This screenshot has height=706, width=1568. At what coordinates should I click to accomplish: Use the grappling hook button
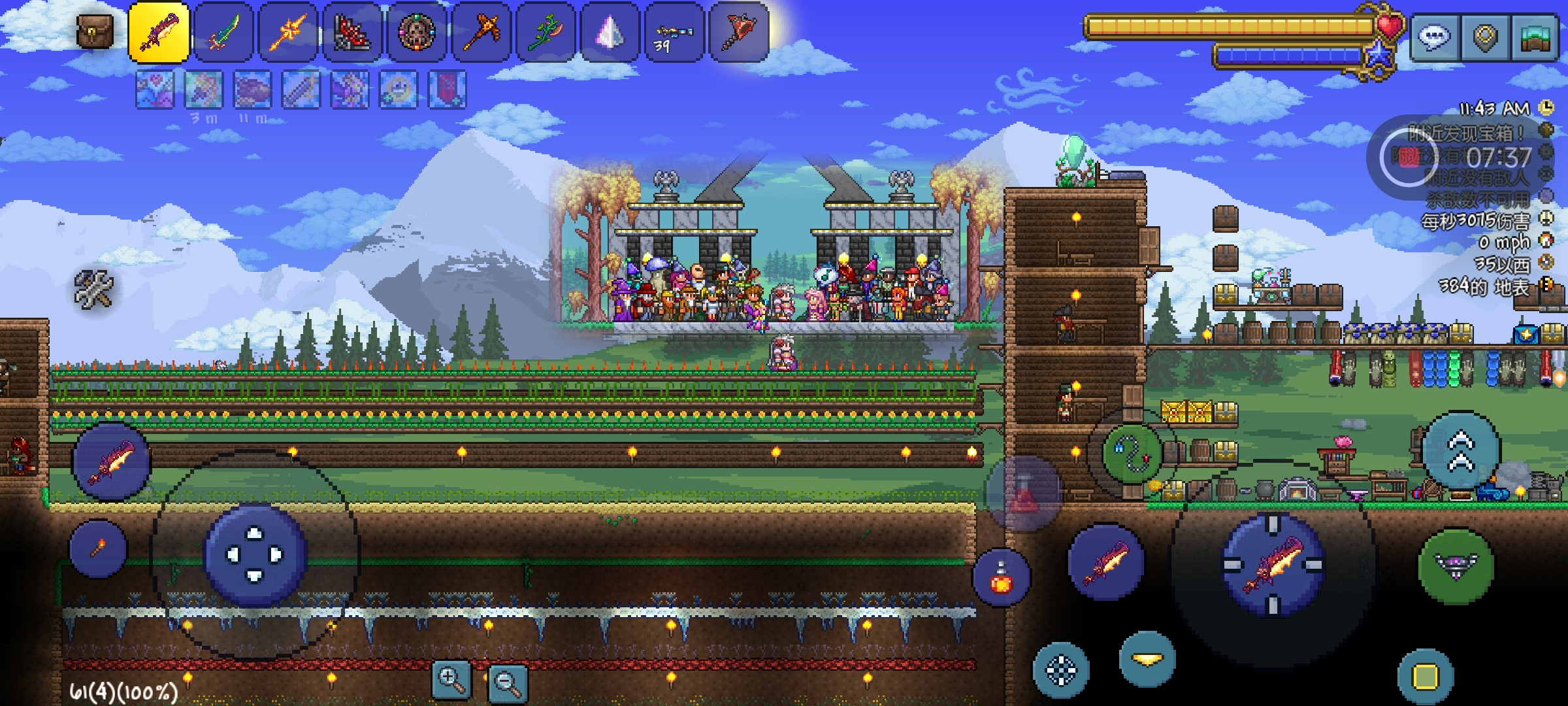(1132, 452)
